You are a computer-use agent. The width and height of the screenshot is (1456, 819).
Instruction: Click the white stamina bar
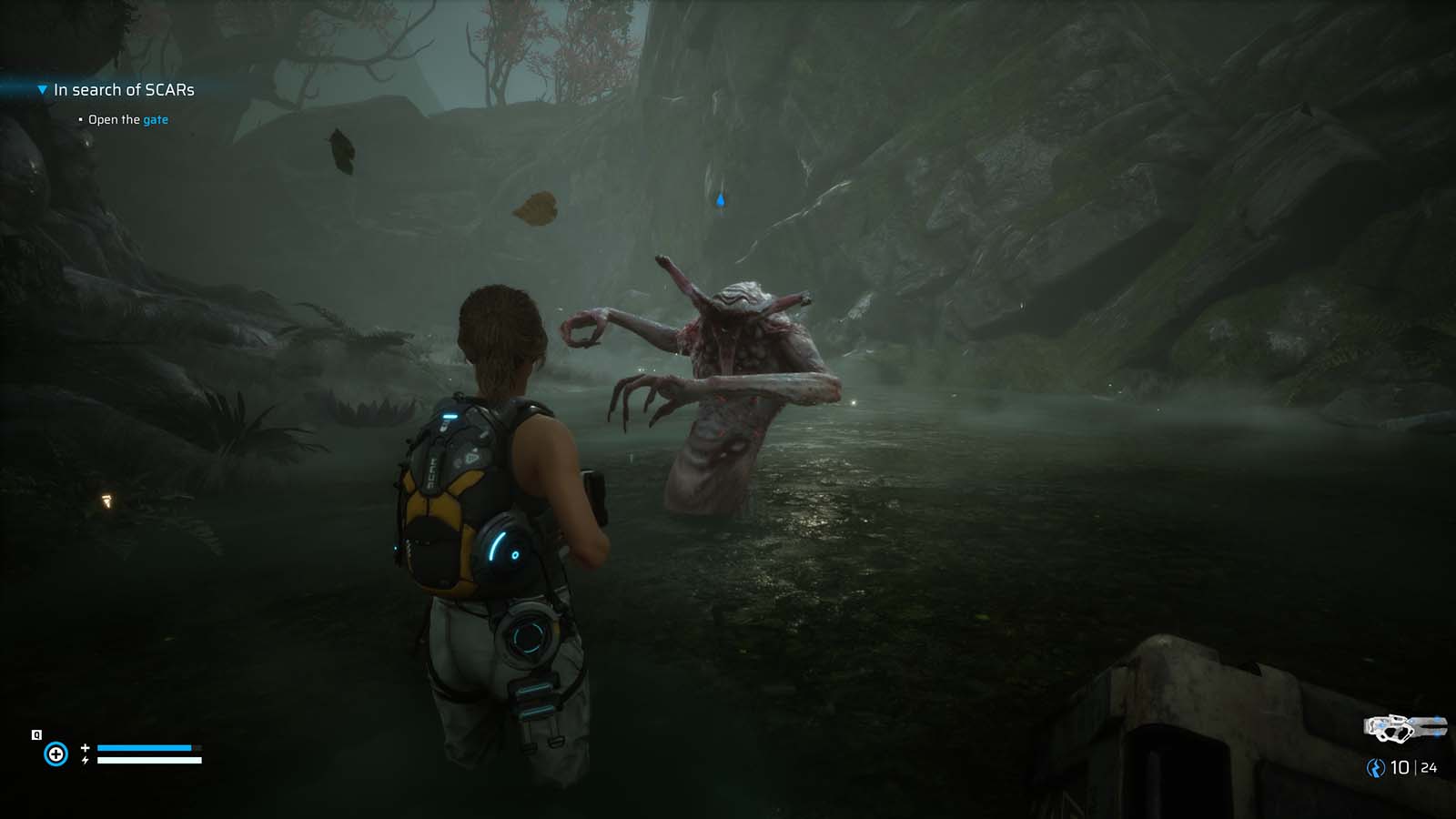[149, 760]
